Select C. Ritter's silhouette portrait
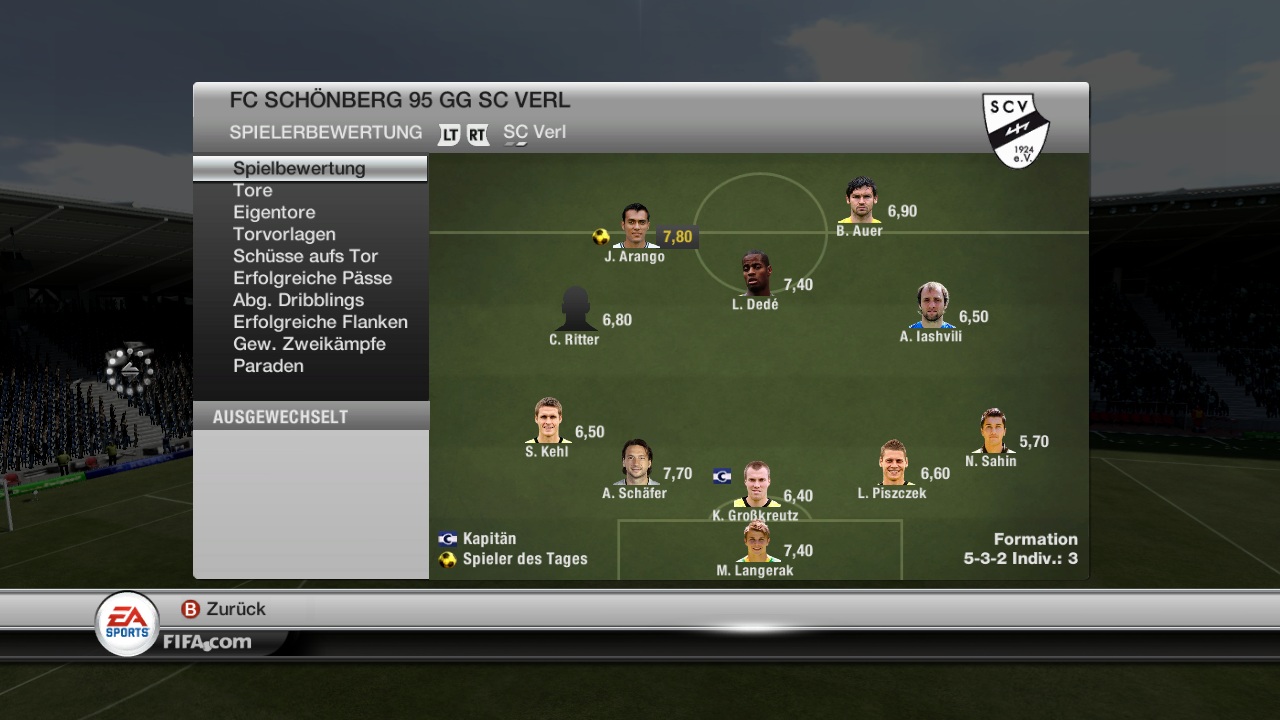Image resolution: width=1280 pixels, height=720 pixels. point(576,309)
